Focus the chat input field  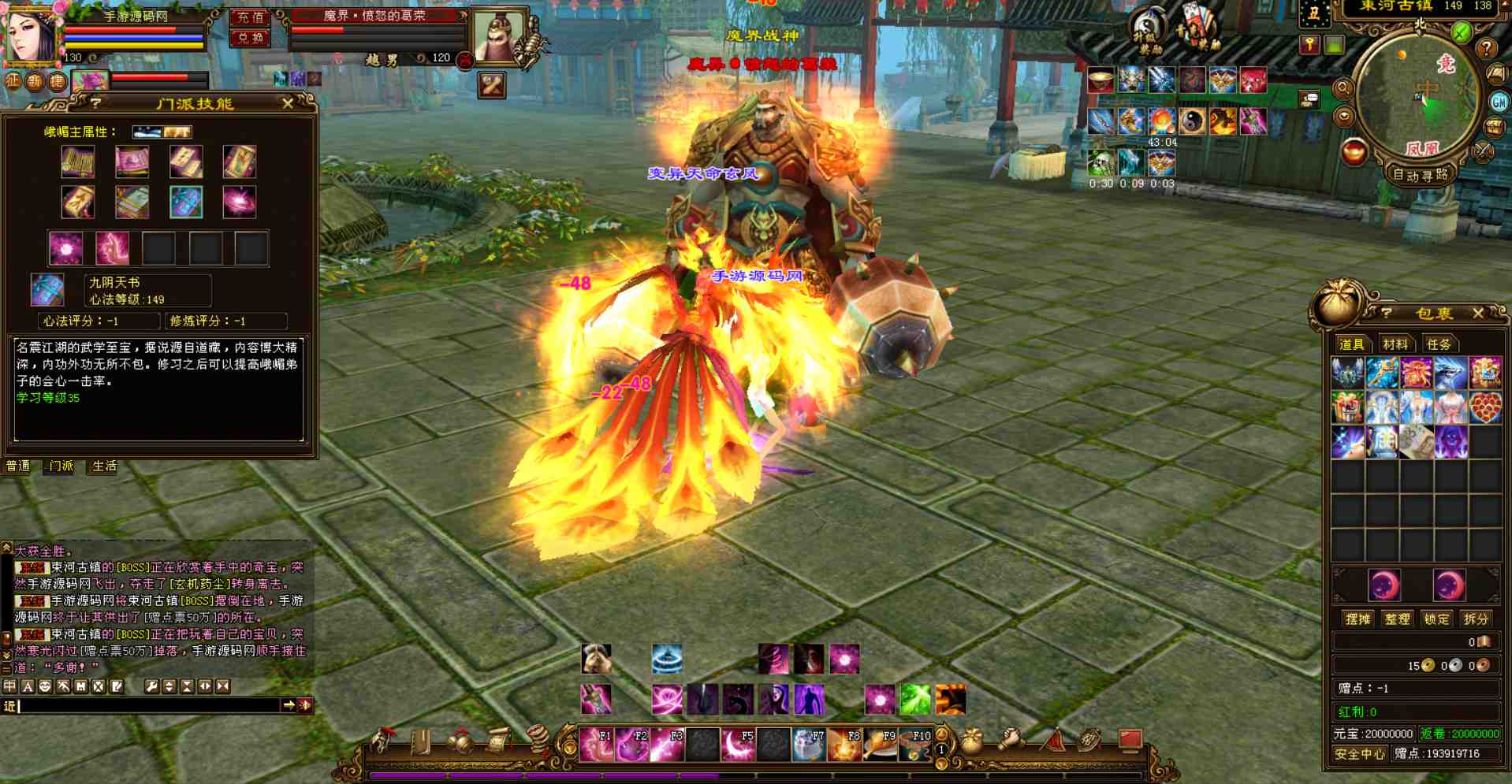[150, 706]
